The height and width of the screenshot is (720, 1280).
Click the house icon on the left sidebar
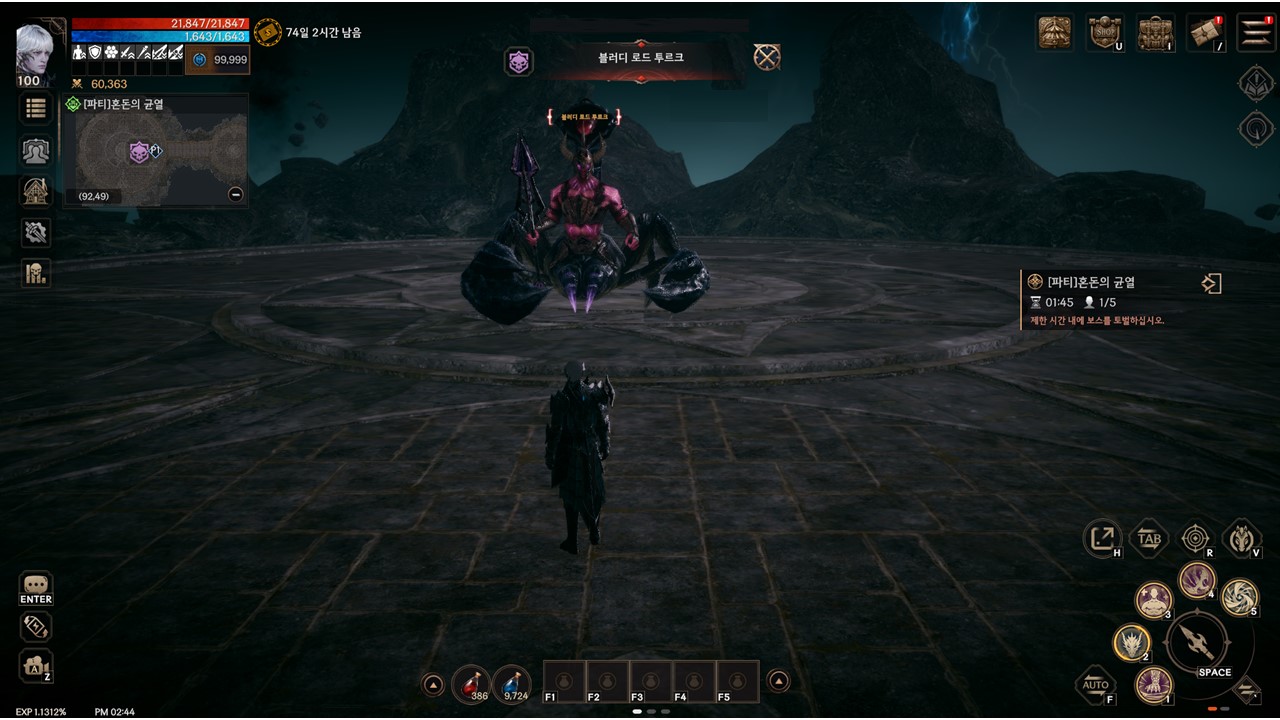click(x=36, y=191)
